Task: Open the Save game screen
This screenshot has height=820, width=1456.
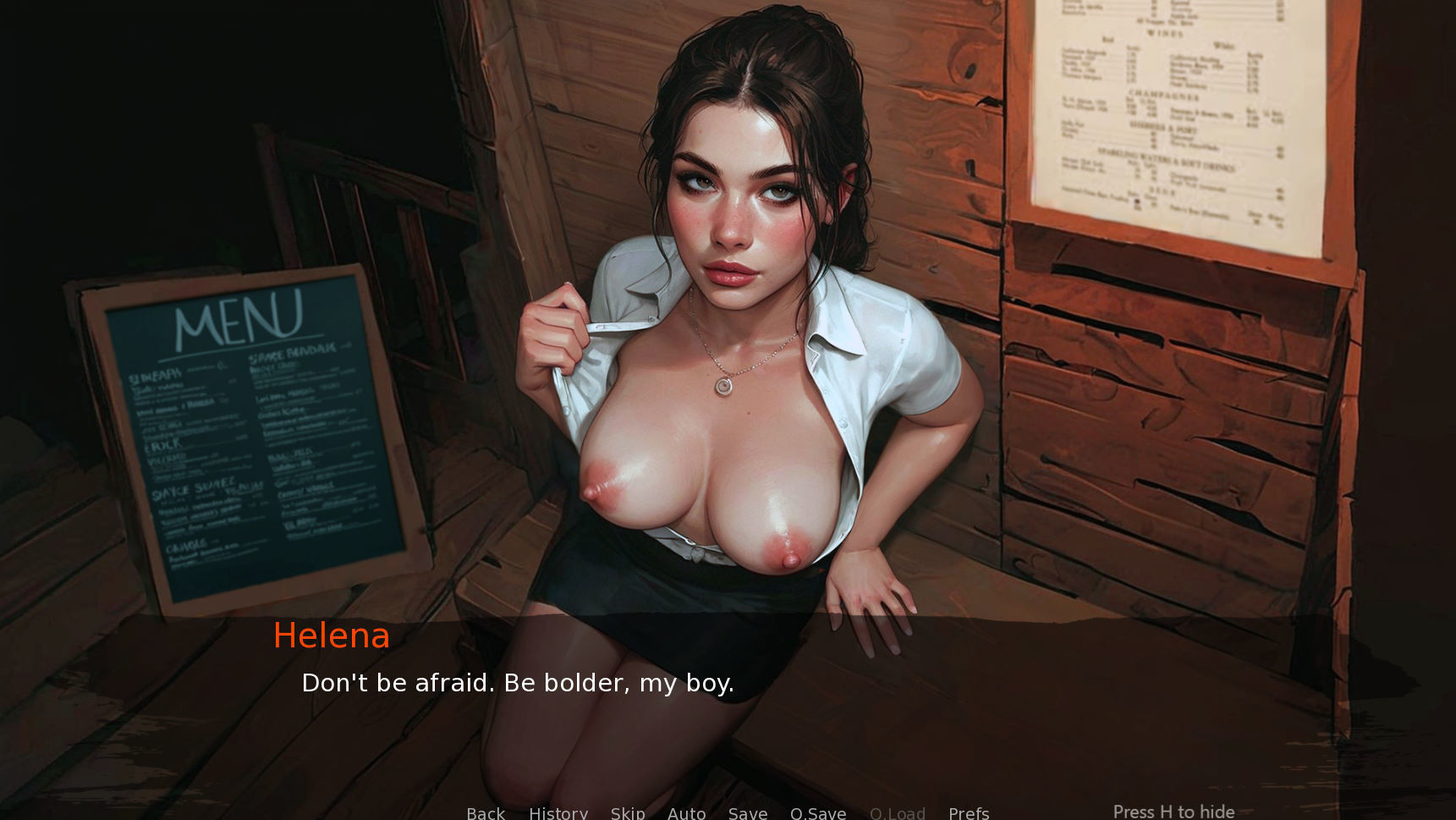Action: point(748,812)
